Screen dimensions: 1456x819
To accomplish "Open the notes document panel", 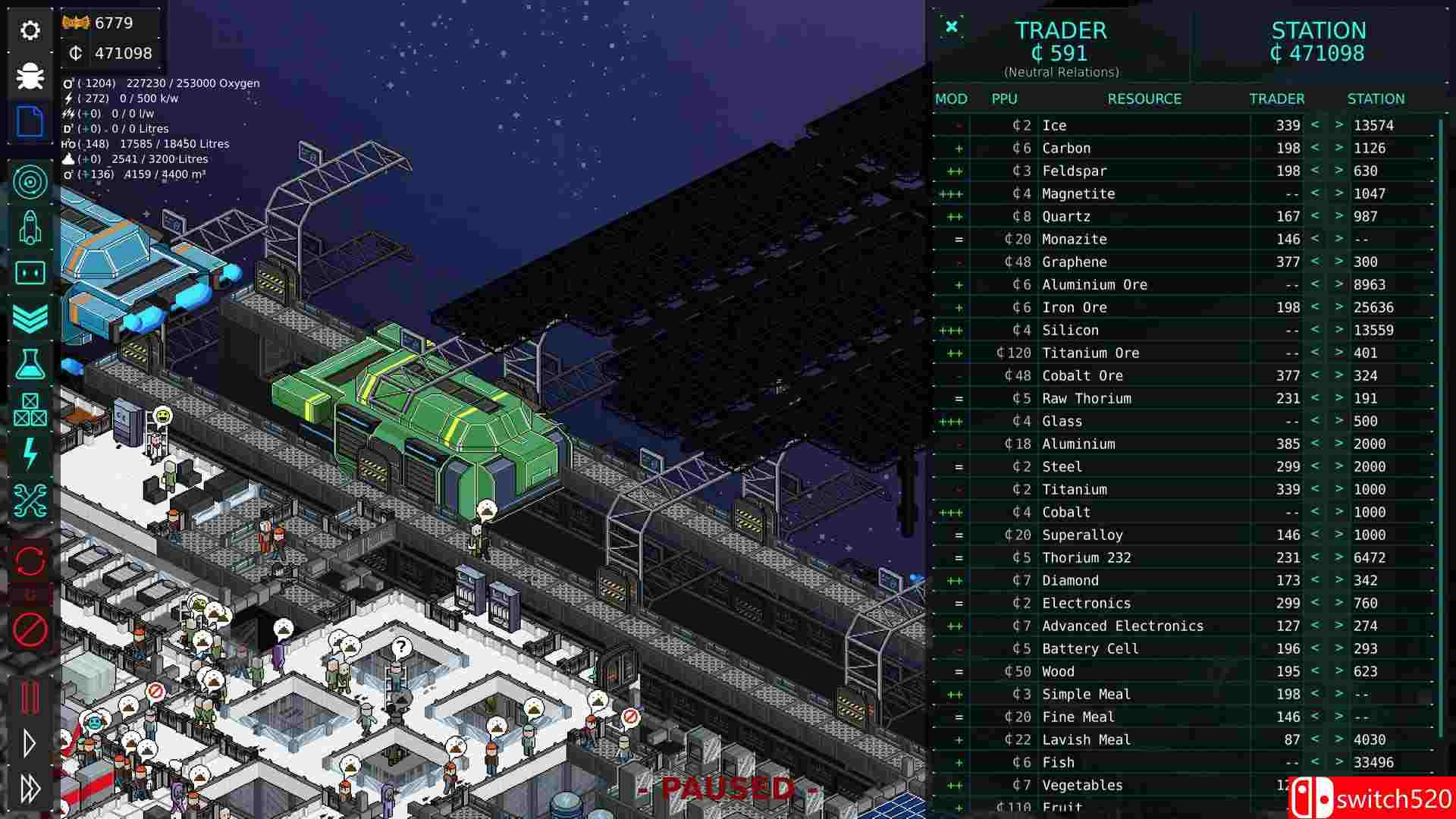I will (x=30, y=122).
